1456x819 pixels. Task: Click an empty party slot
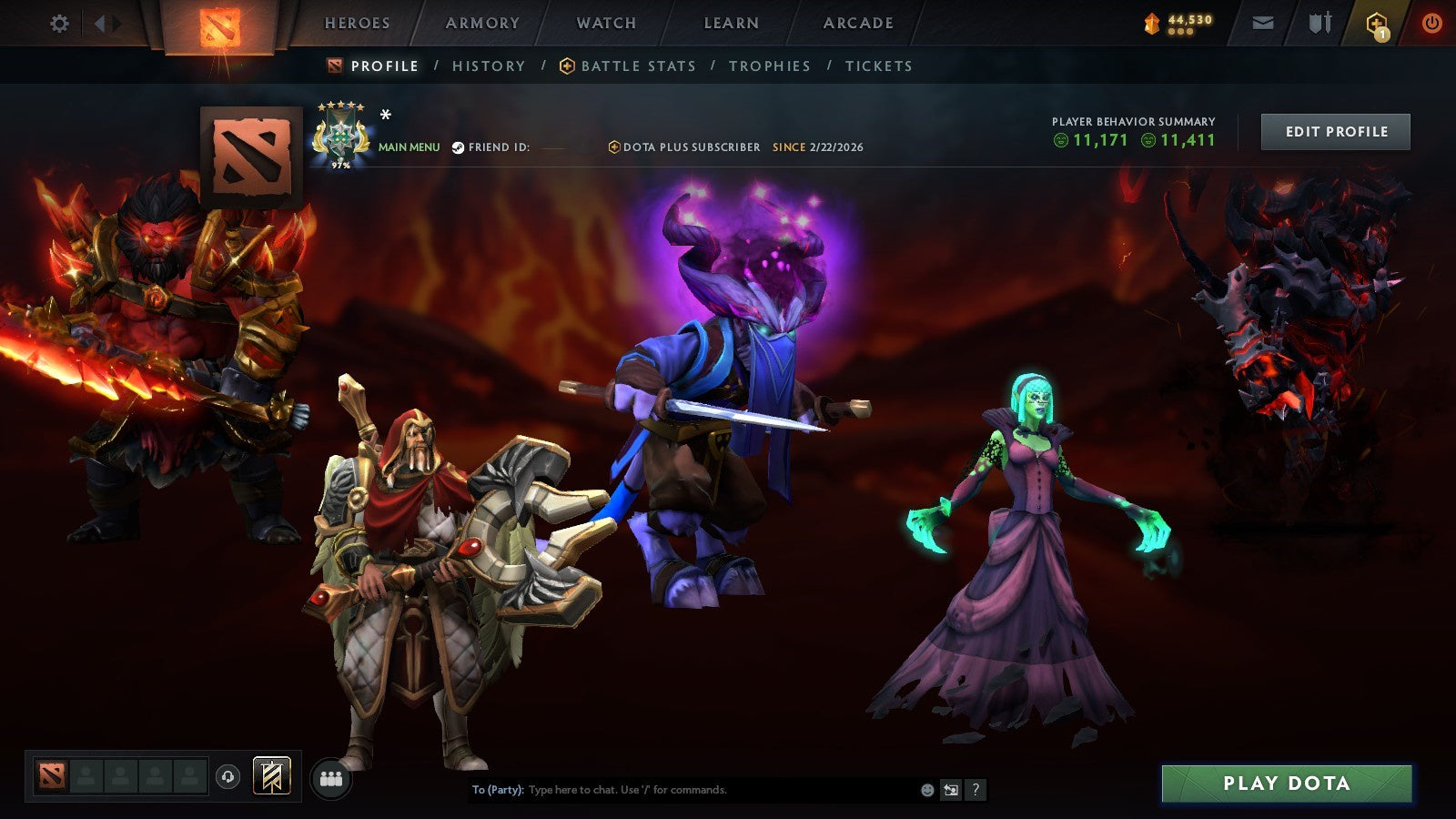click(86, 777)
